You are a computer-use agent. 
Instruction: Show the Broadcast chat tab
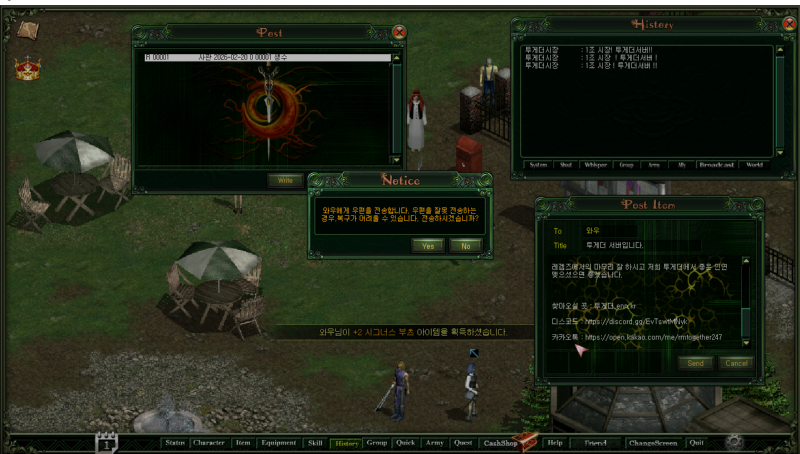click(x=714, y=165)
